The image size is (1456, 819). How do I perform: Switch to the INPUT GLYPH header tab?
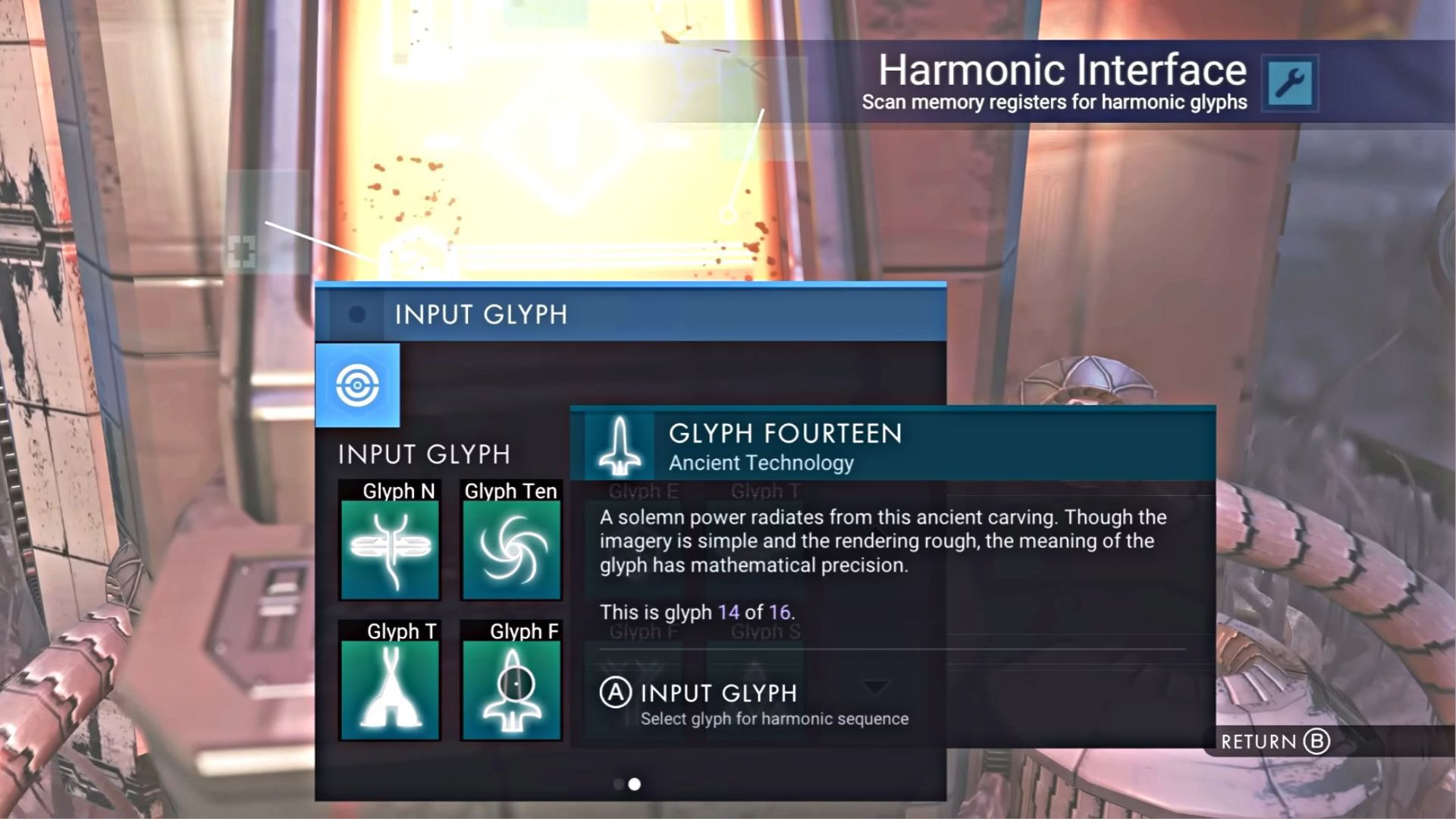(x=480, y=315)
